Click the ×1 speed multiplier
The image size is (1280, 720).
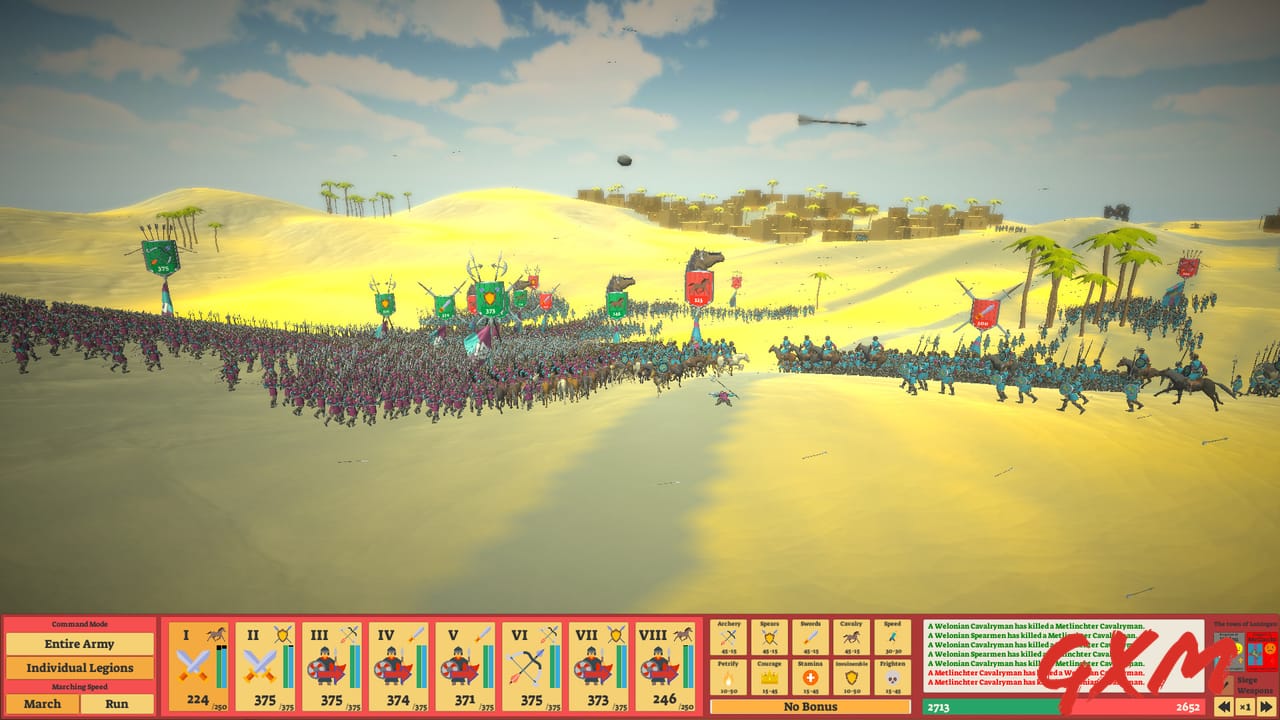click(1243, 707)
